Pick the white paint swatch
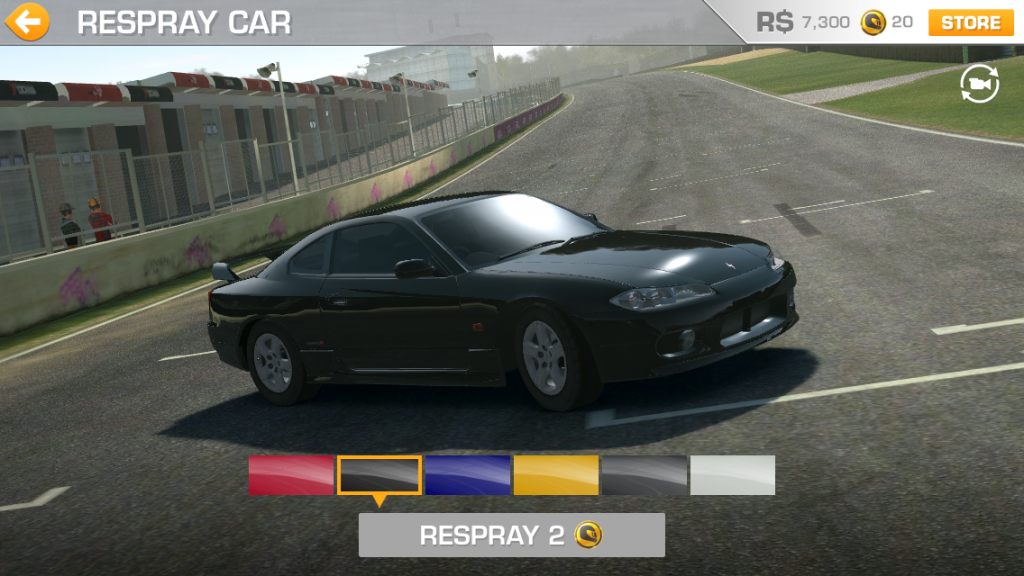1024x576 pixels. point(732,475)
